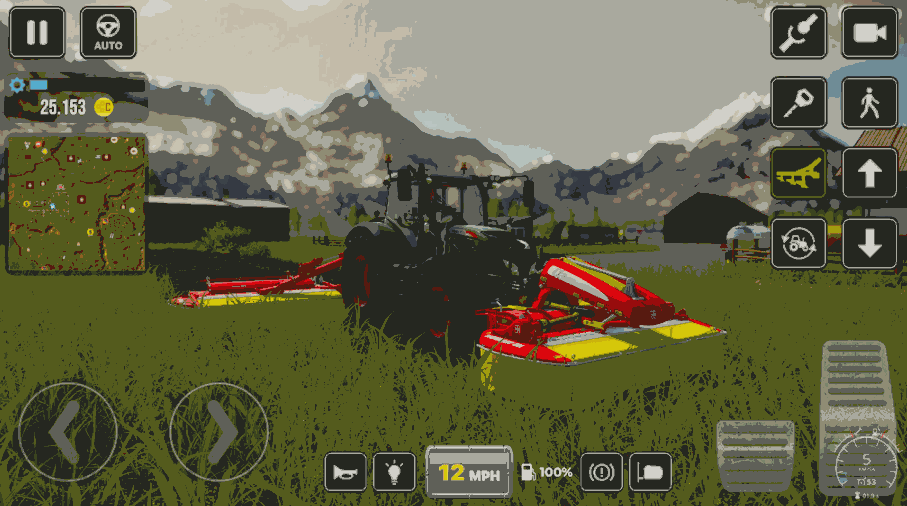Switch the camera view
The image size is (907, 506).
(x=869, y=33)
